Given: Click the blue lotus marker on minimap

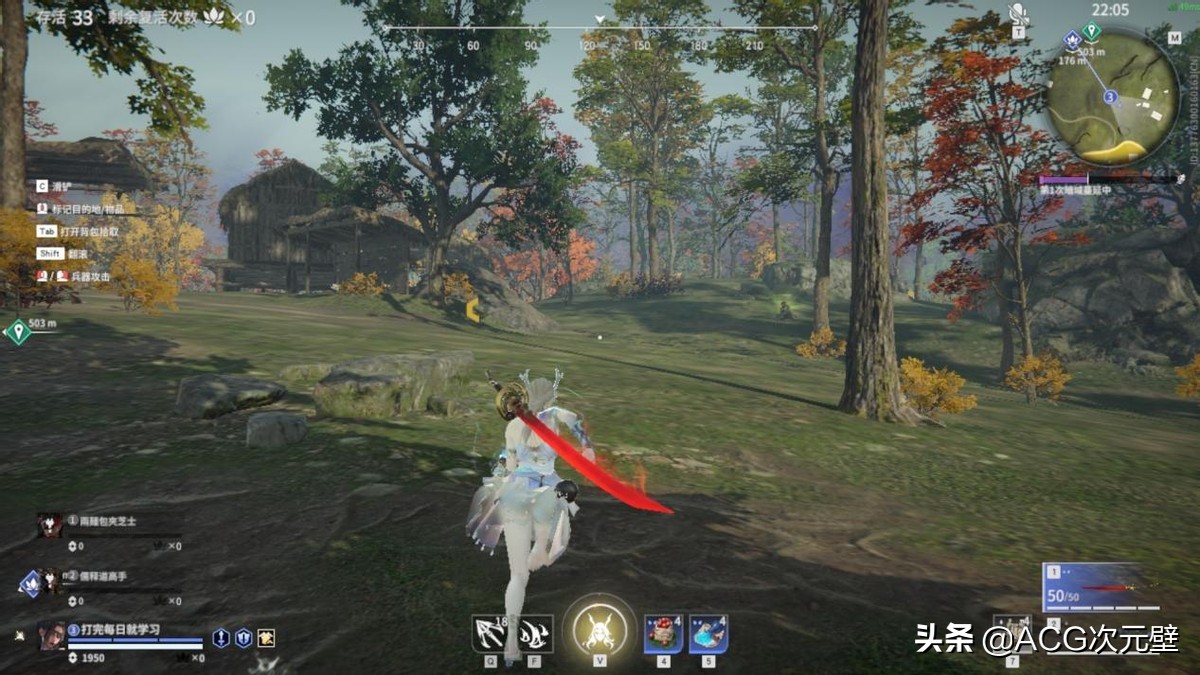Looking at the screenshot, I should [x=1073, y=41].
